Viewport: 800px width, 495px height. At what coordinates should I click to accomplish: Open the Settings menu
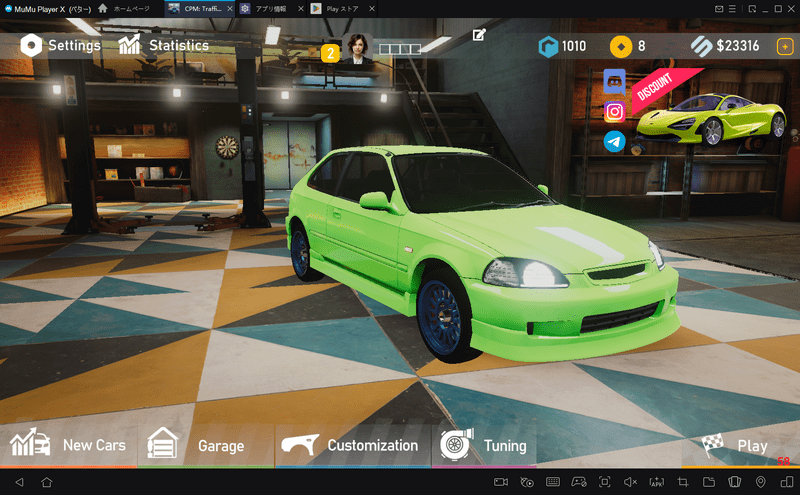(61, 45)
